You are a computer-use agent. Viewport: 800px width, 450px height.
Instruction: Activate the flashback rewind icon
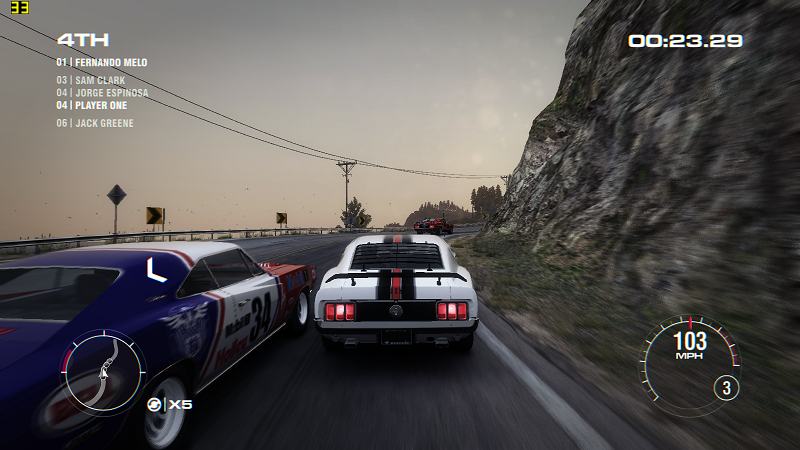click(155, 404)
